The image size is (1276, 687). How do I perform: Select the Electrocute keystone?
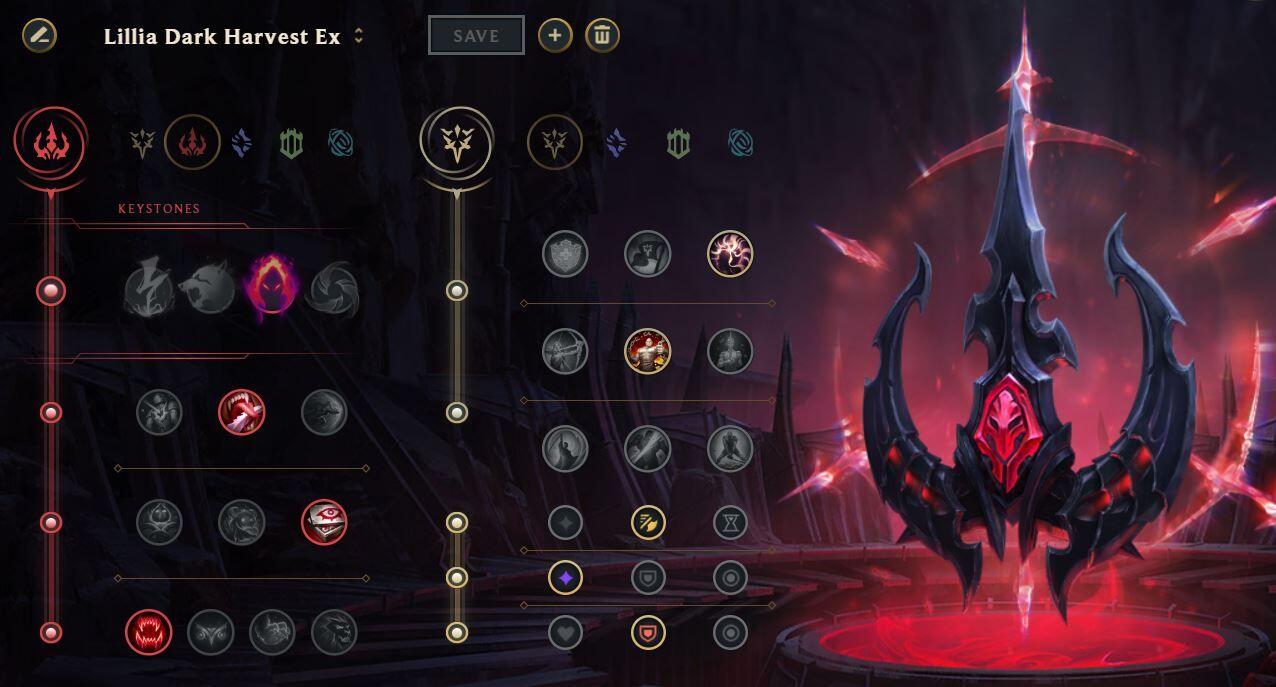tap(148, 291)
